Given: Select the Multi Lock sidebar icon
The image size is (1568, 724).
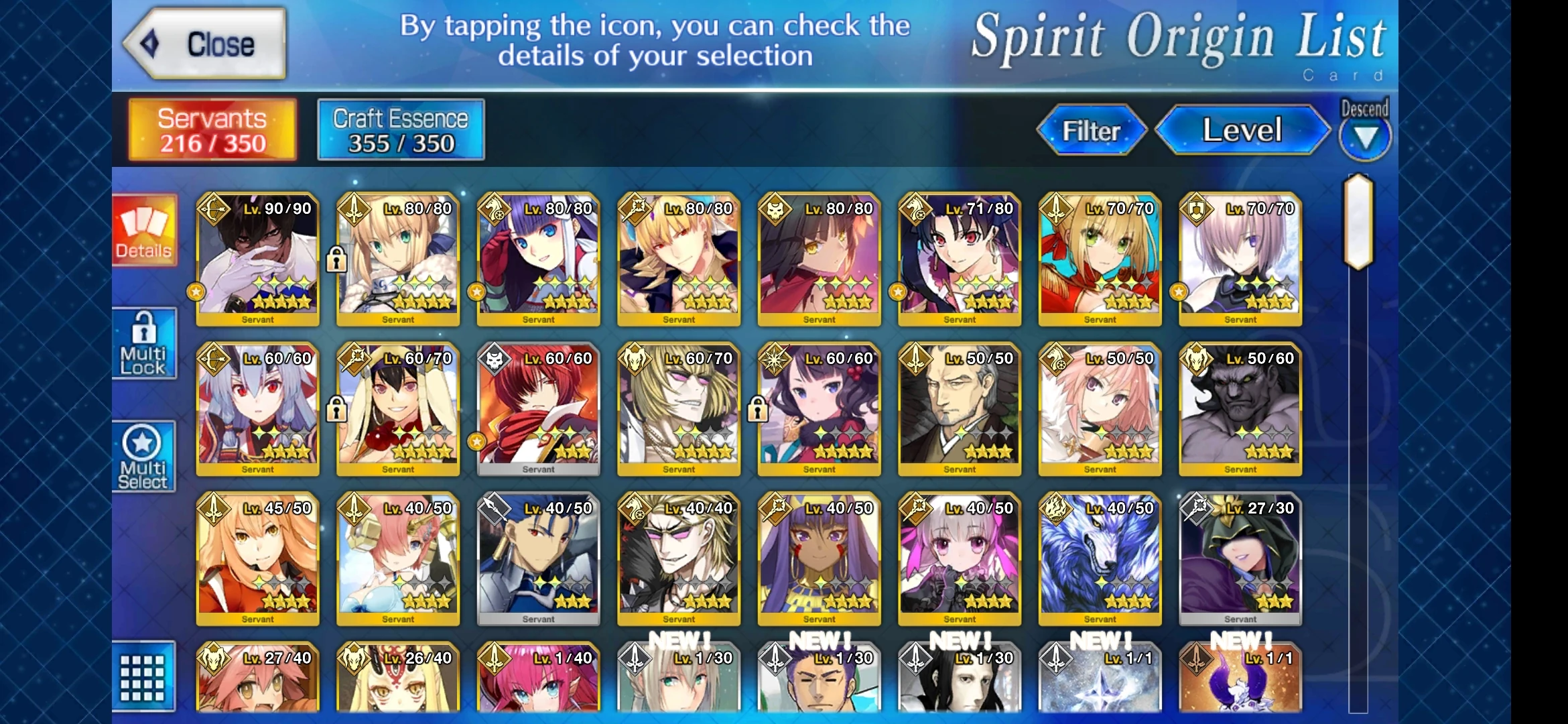Looking at the screenshot, I should tap(144, 343).
